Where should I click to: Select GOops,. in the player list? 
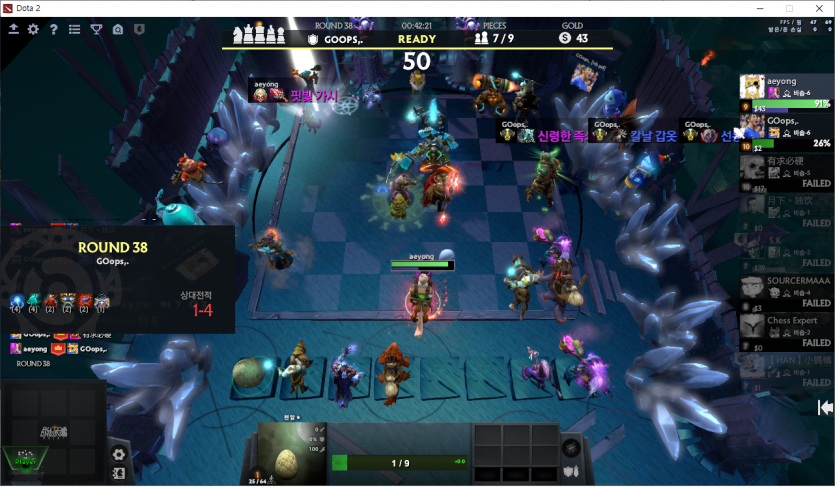[786, 131]
